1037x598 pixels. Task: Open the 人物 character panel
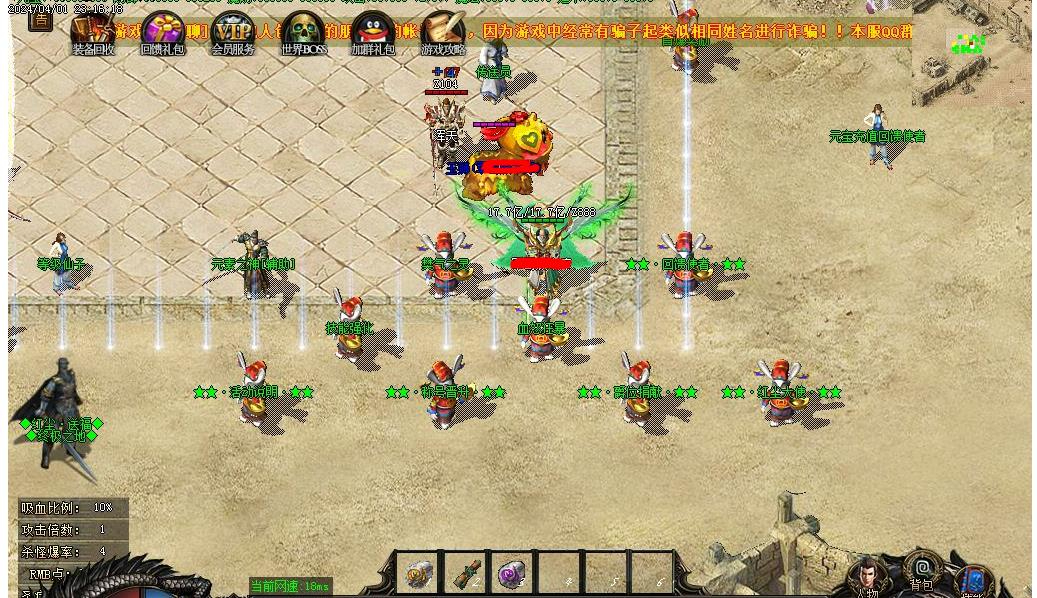866,577
